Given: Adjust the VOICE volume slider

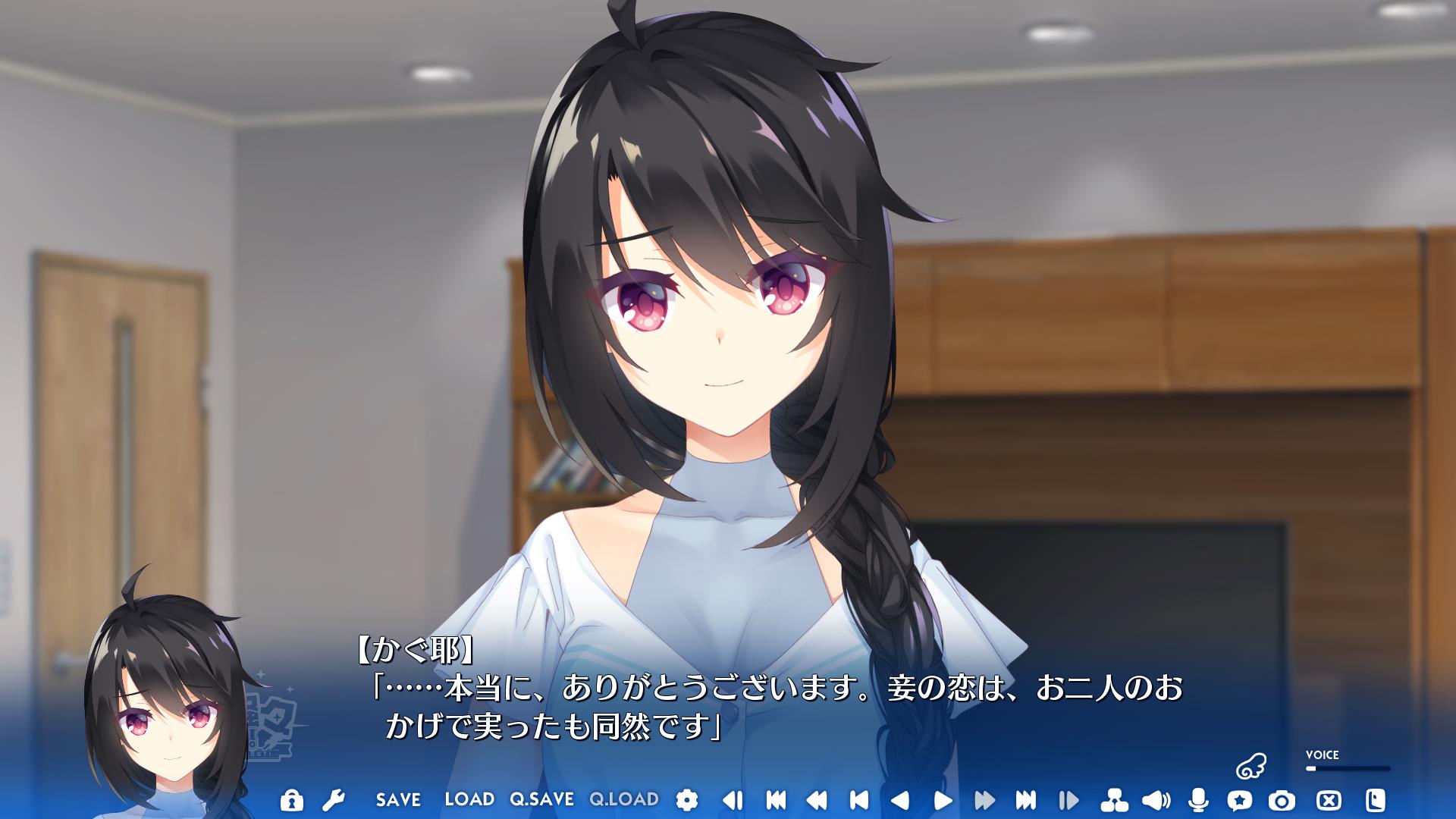Looking at the screenshot, I should tap(1348, 768).
